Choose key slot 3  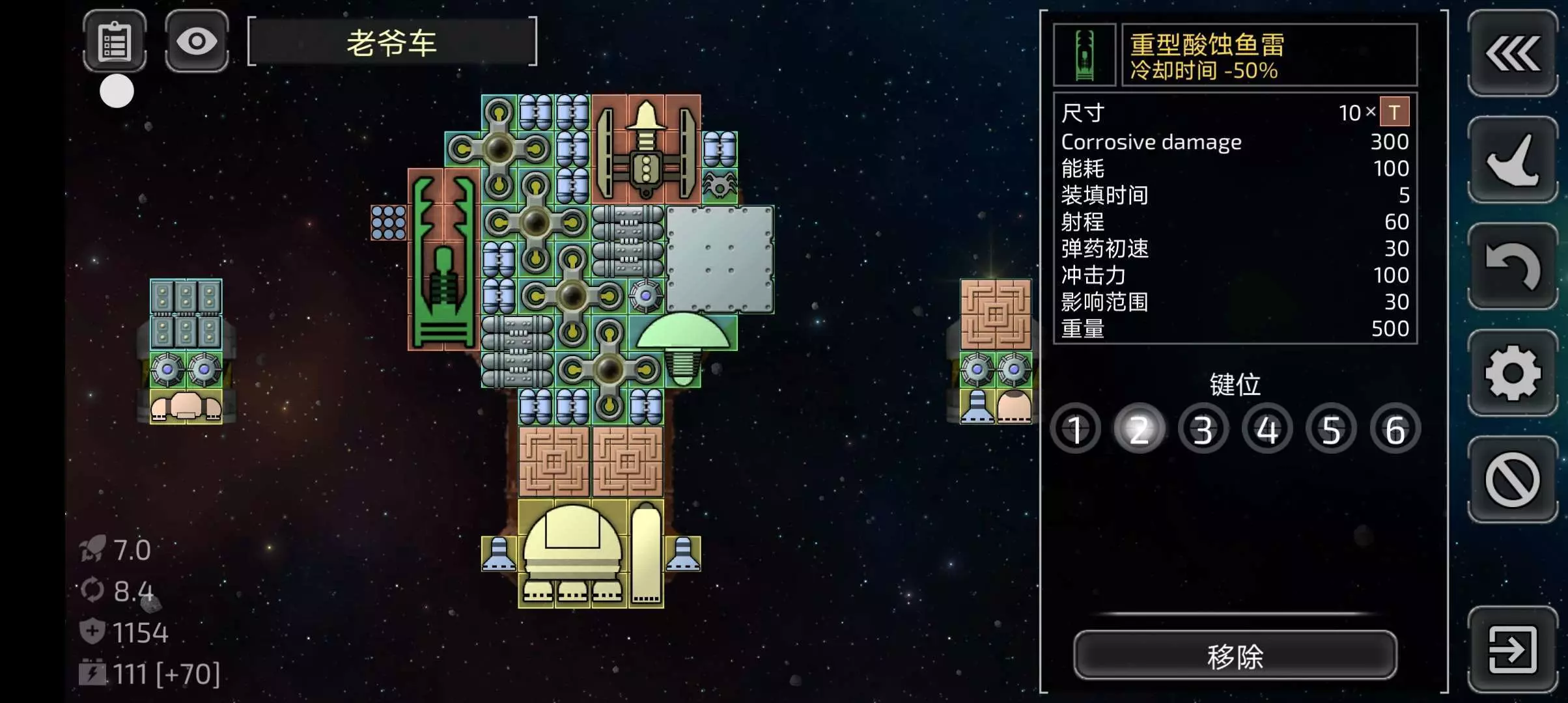[1203, 430]
